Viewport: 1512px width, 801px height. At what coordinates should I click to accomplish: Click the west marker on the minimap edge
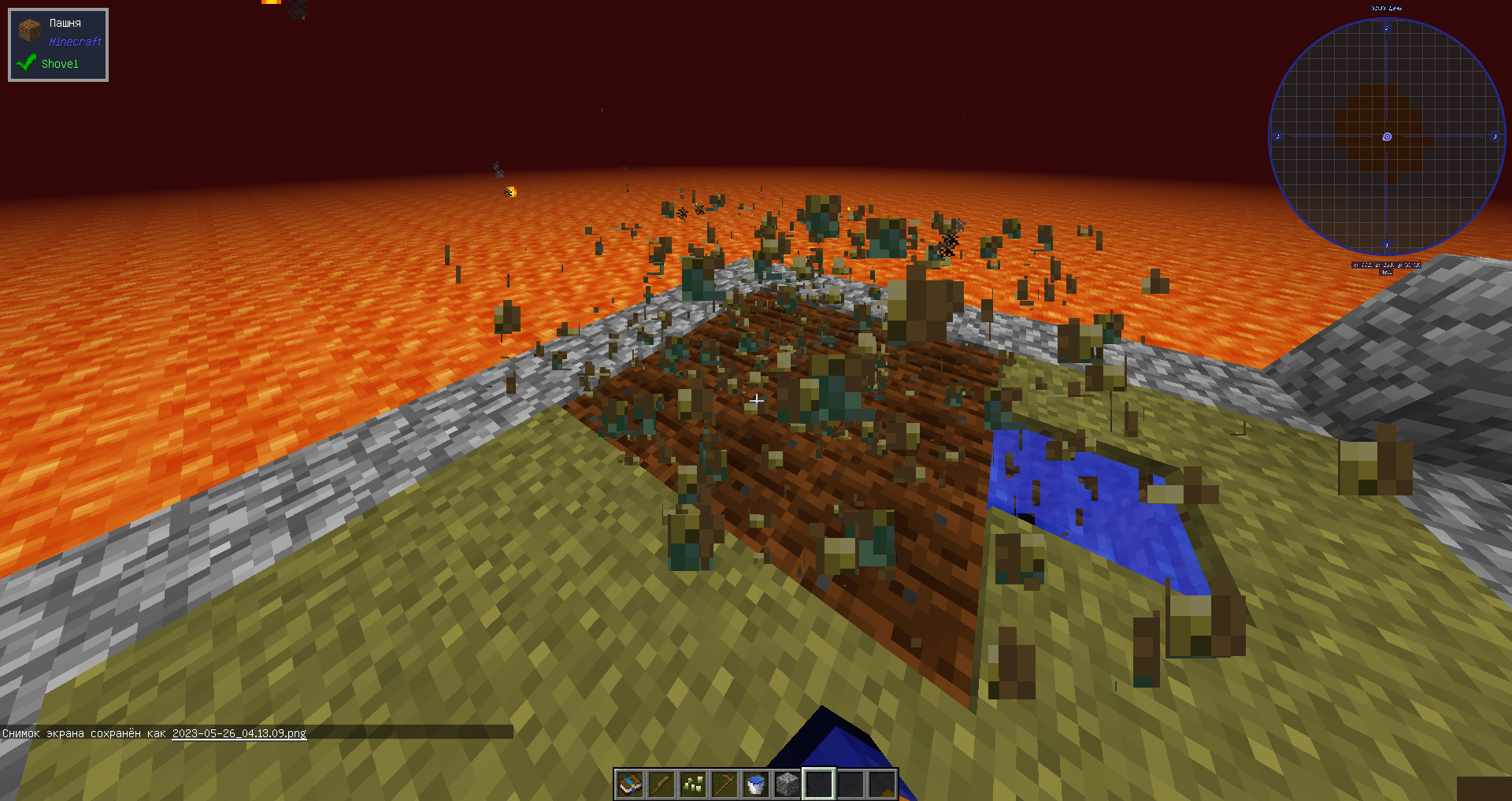1277,136
